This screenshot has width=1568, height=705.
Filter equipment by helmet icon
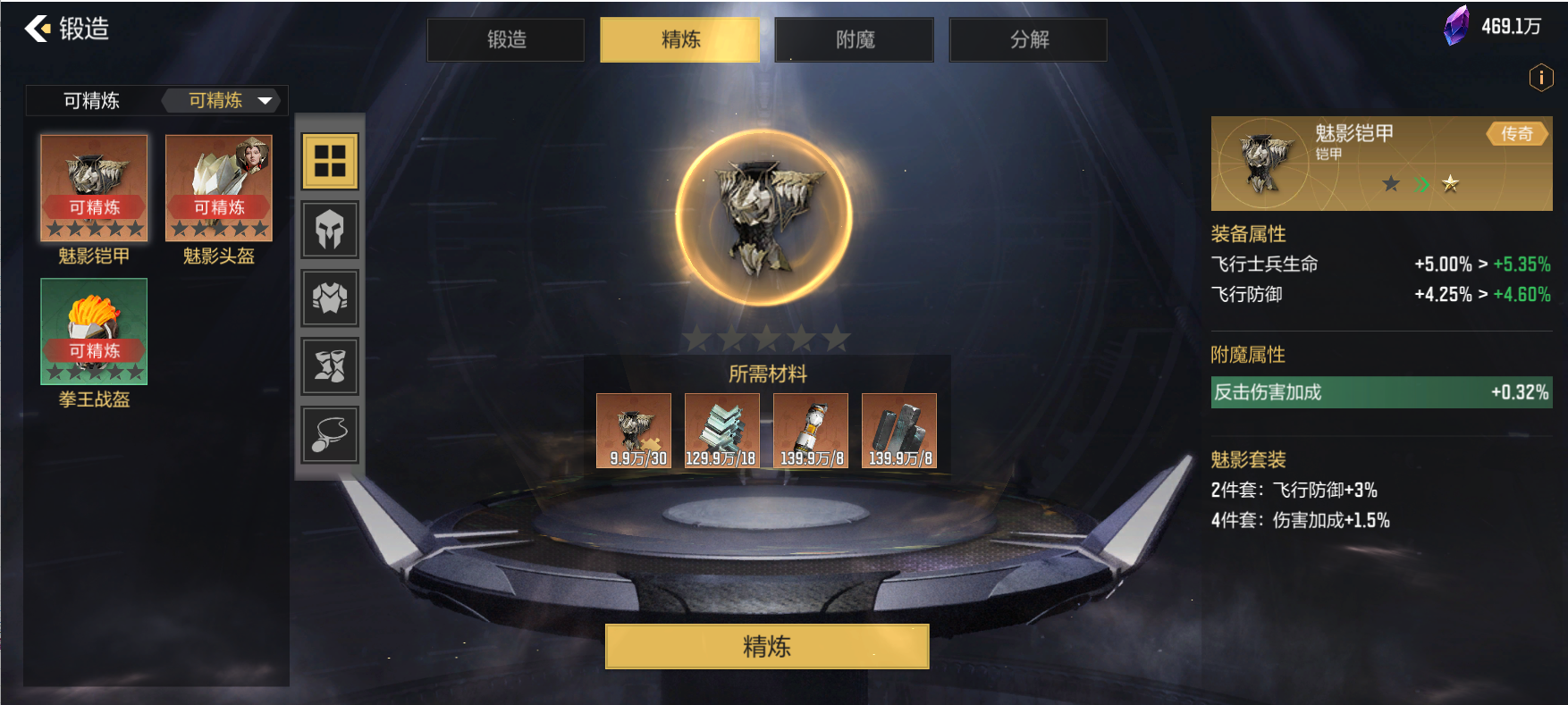tap(330, 230)
